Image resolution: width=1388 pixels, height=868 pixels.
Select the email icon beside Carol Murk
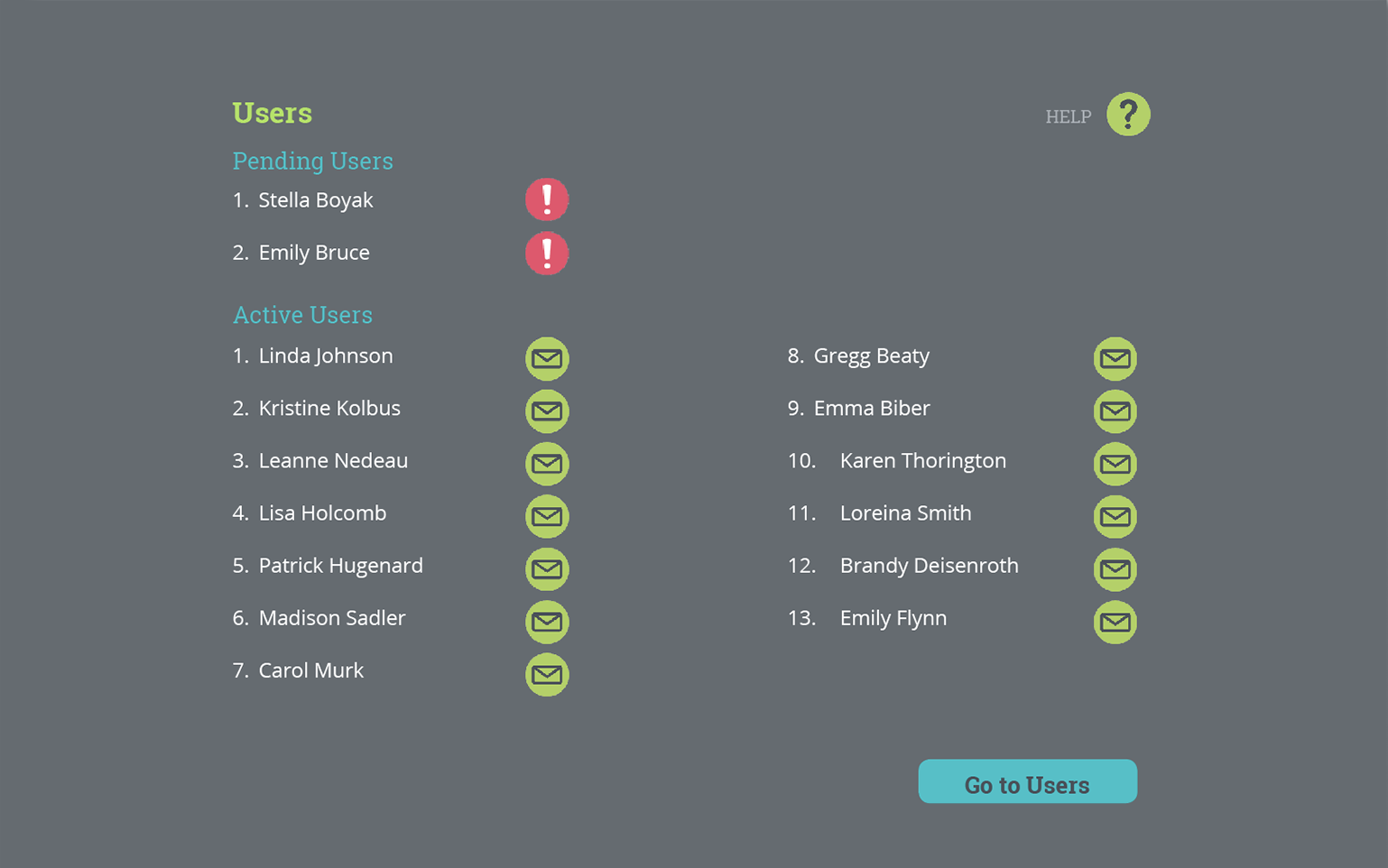[x=547, y=674]
